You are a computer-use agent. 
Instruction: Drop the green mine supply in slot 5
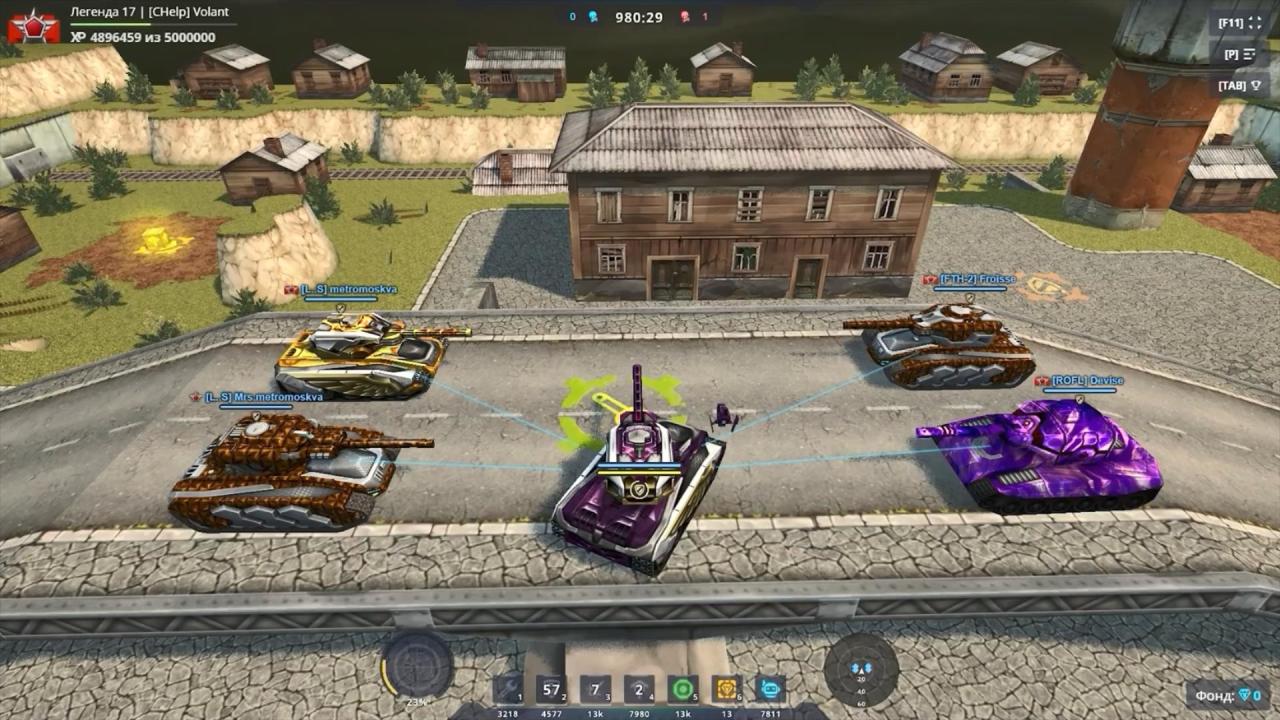click(x=682, y=690)
